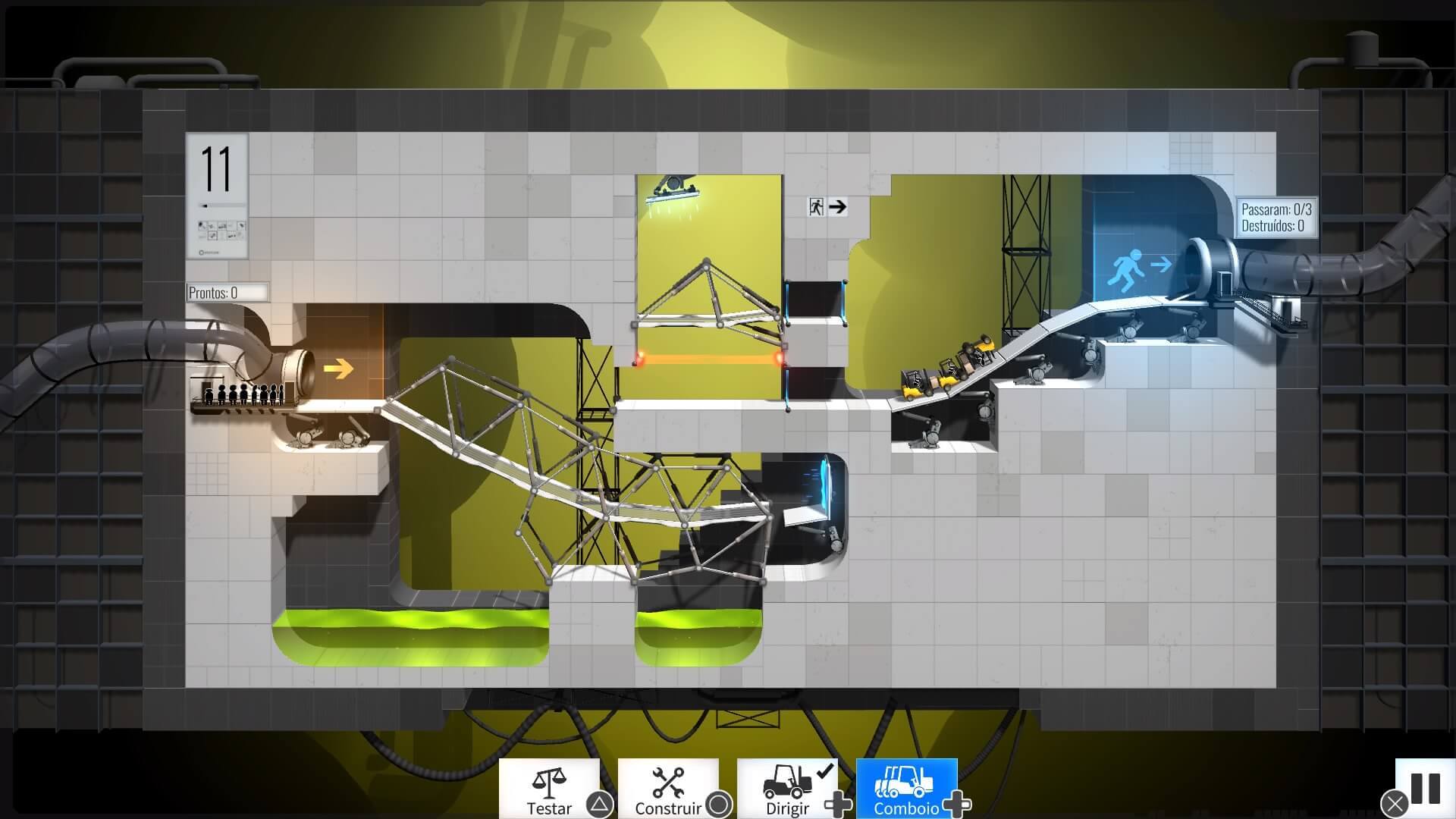Select the Comboio convoy forklift icon

[x=902, y=782]
